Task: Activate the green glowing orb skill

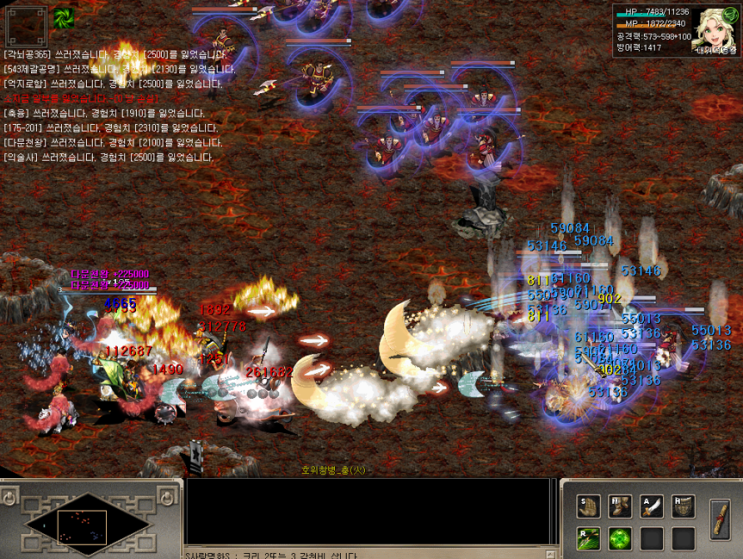Action: (620, 539)
